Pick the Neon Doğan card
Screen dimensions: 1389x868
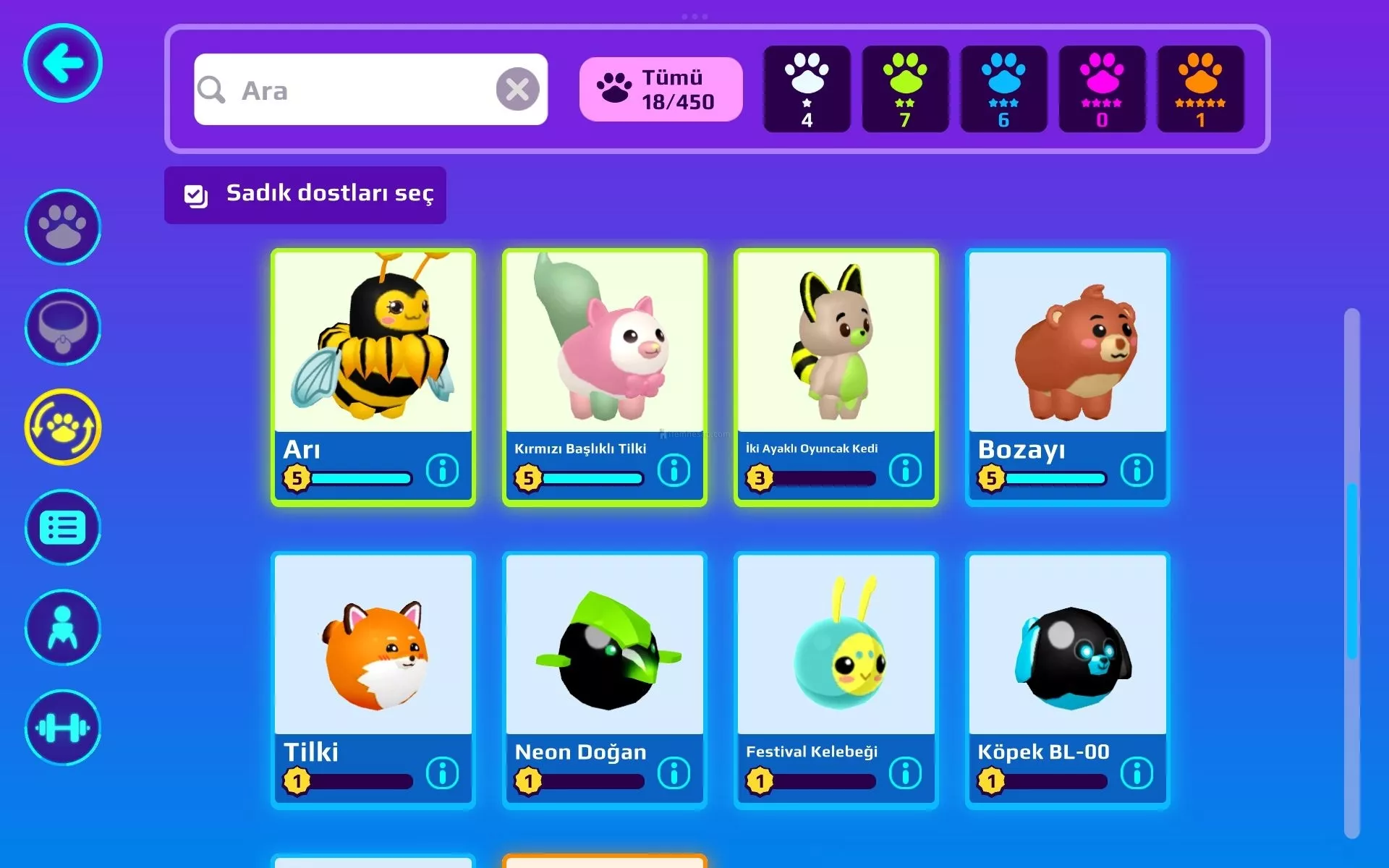[604, 651]
